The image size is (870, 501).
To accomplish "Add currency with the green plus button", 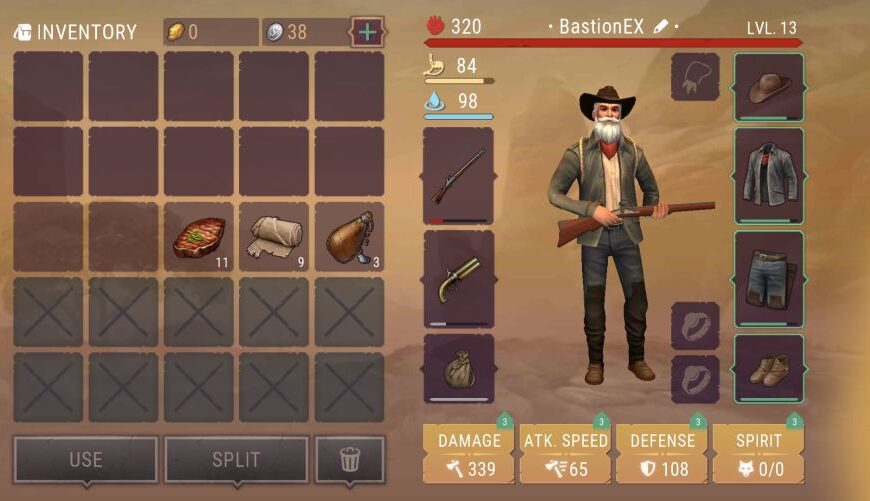I will click(368, 32).
